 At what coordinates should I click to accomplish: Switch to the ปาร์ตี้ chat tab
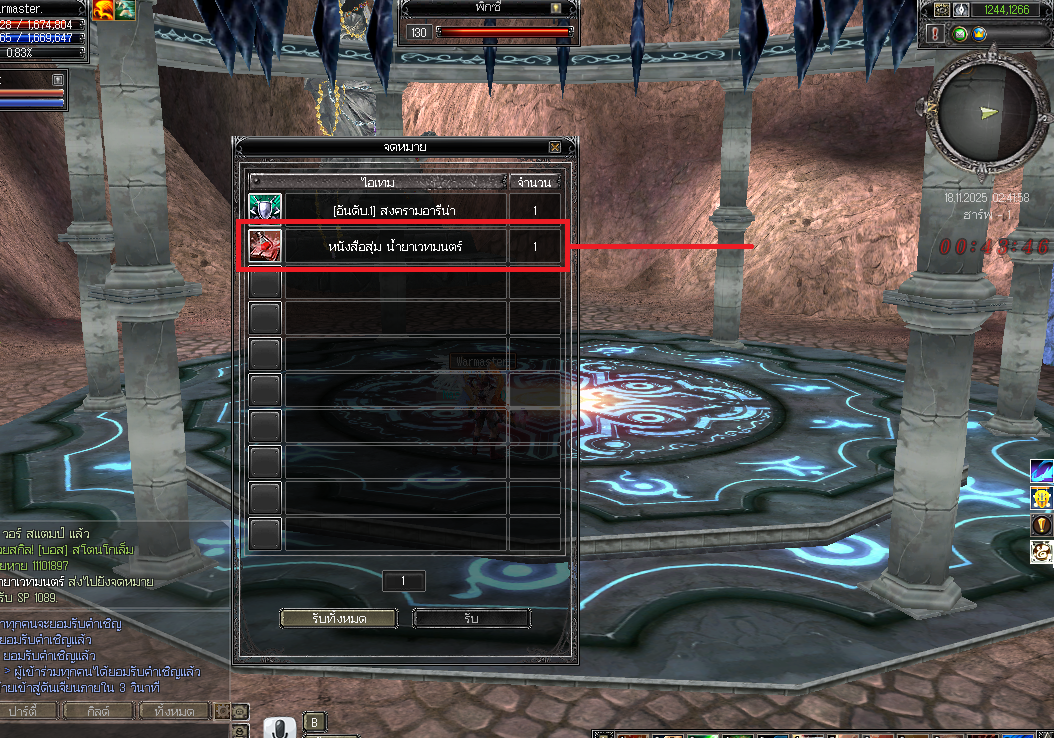(x=30, y=711)
